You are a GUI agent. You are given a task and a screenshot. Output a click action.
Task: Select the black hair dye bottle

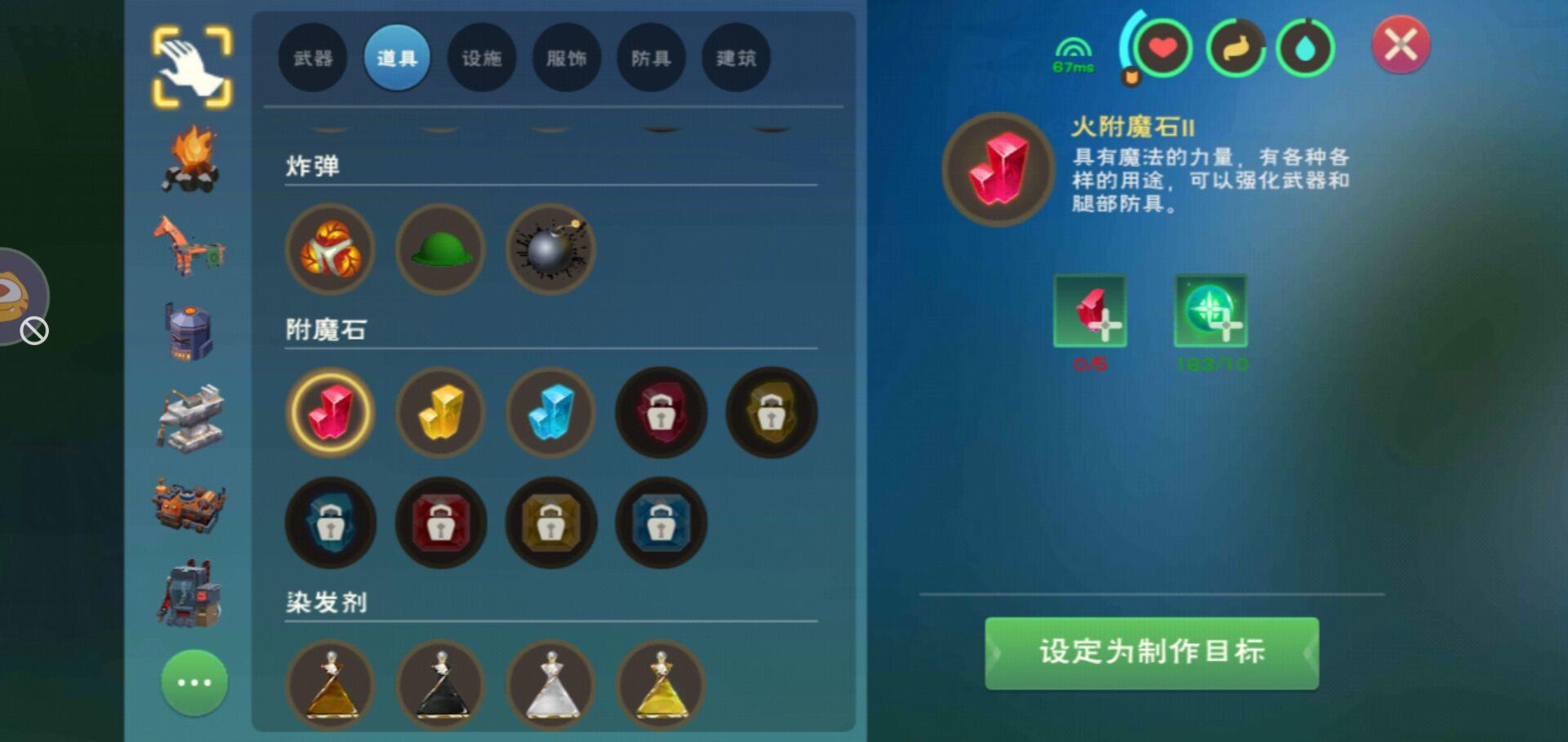click(440, 686)
